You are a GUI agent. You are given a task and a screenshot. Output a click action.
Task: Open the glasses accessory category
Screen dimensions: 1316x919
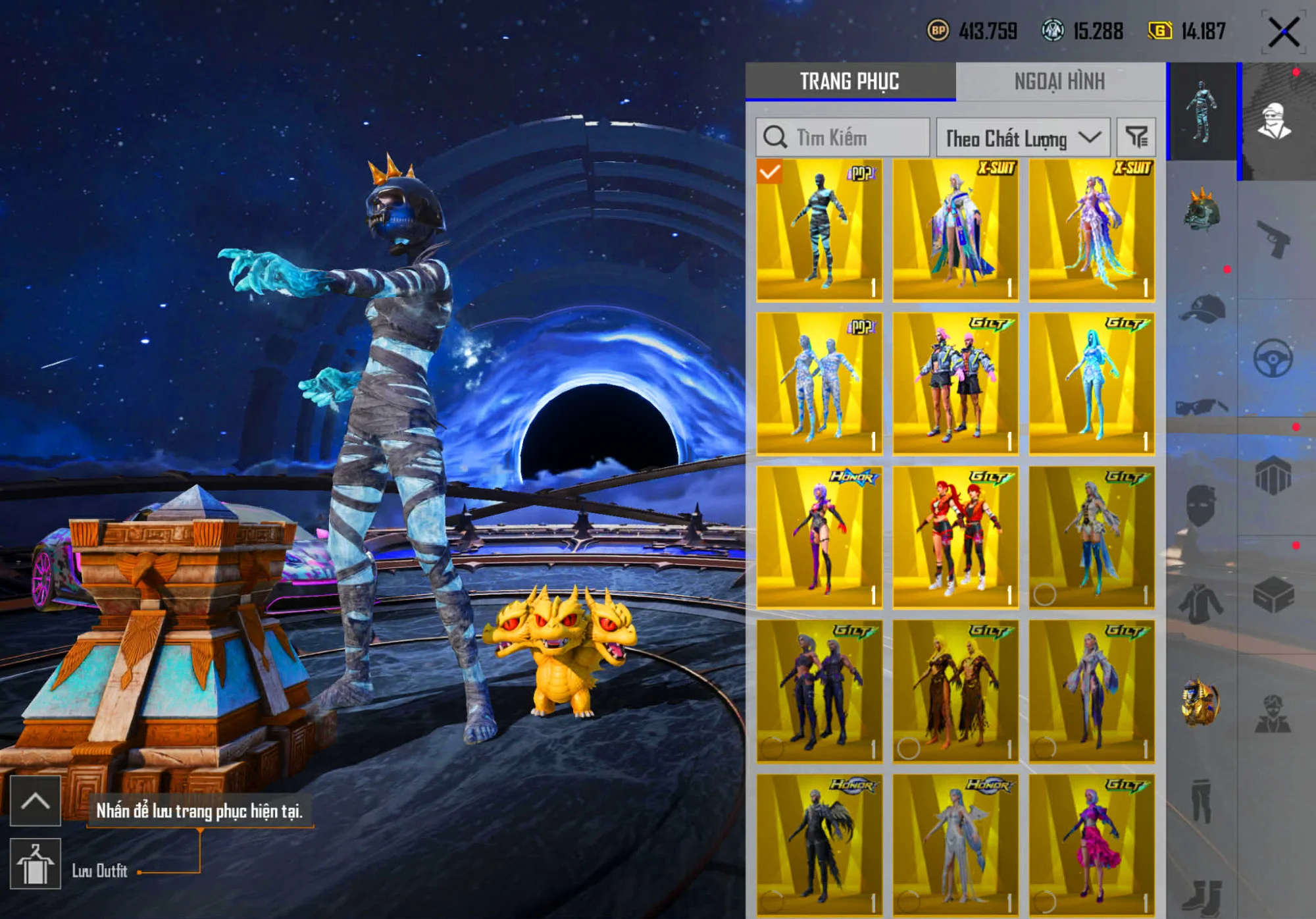[1202, 407]
